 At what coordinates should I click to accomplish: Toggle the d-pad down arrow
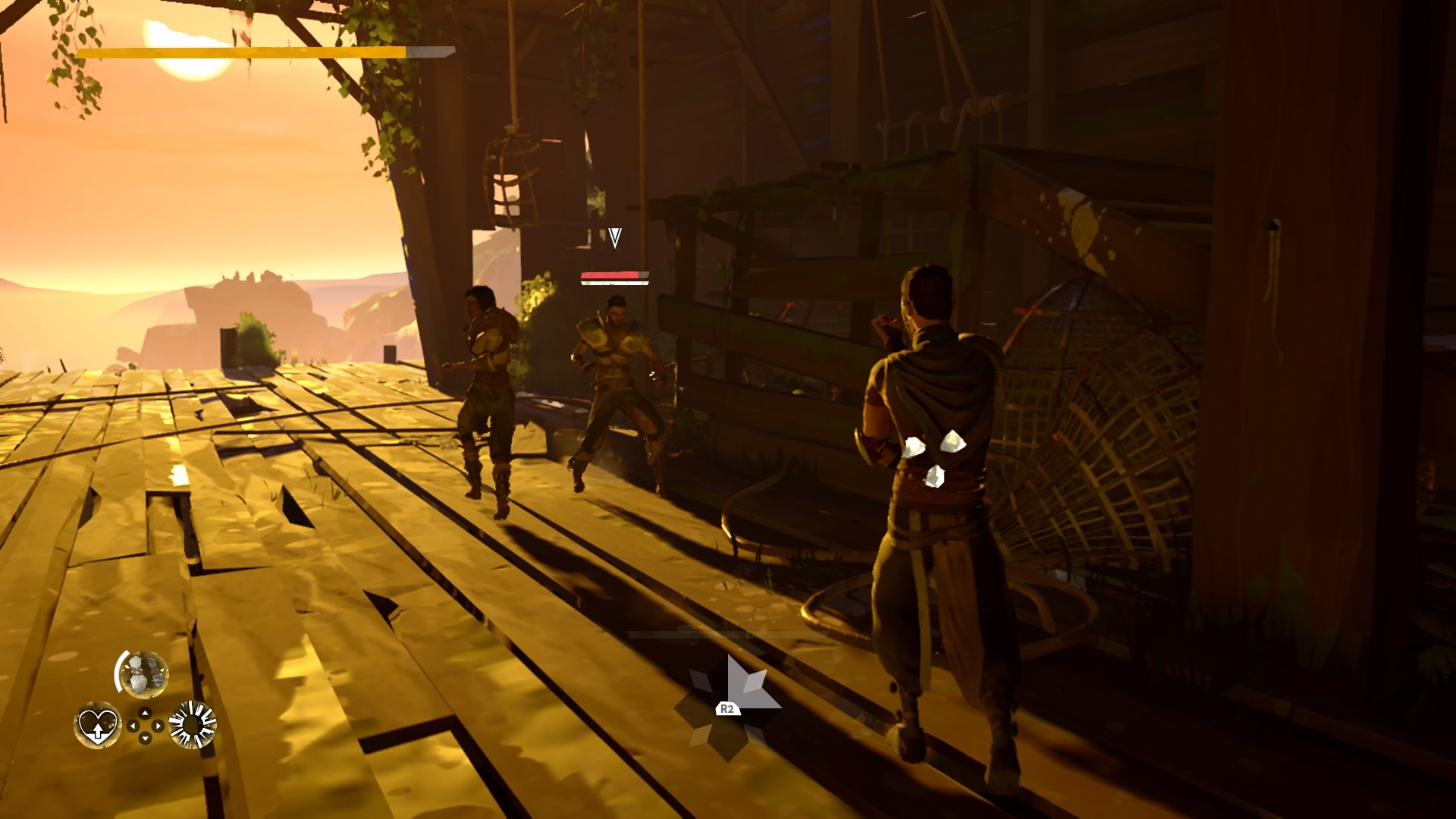(145, 737)
